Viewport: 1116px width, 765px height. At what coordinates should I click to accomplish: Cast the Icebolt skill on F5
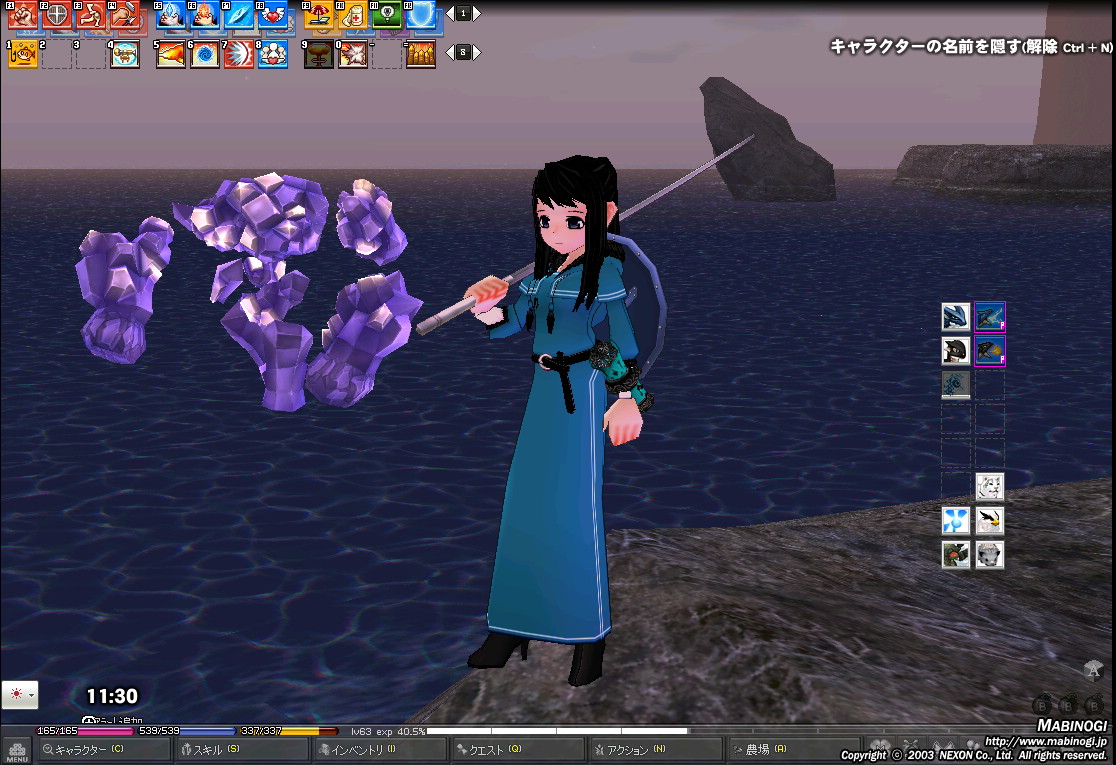pyautogui.click(x=171, y=15)
